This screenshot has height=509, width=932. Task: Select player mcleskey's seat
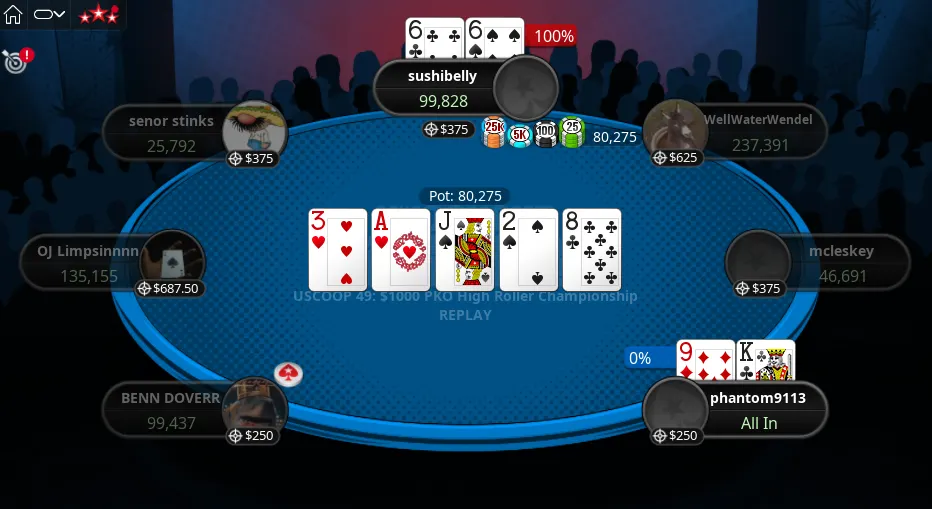tap(840, 263)
